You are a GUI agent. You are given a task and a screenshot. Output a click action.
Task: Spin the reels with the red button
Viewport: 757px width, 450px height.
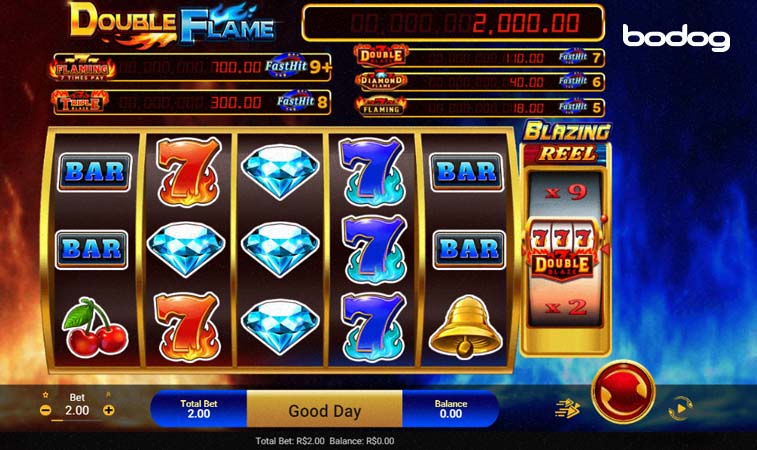click(x=623, y=391)
